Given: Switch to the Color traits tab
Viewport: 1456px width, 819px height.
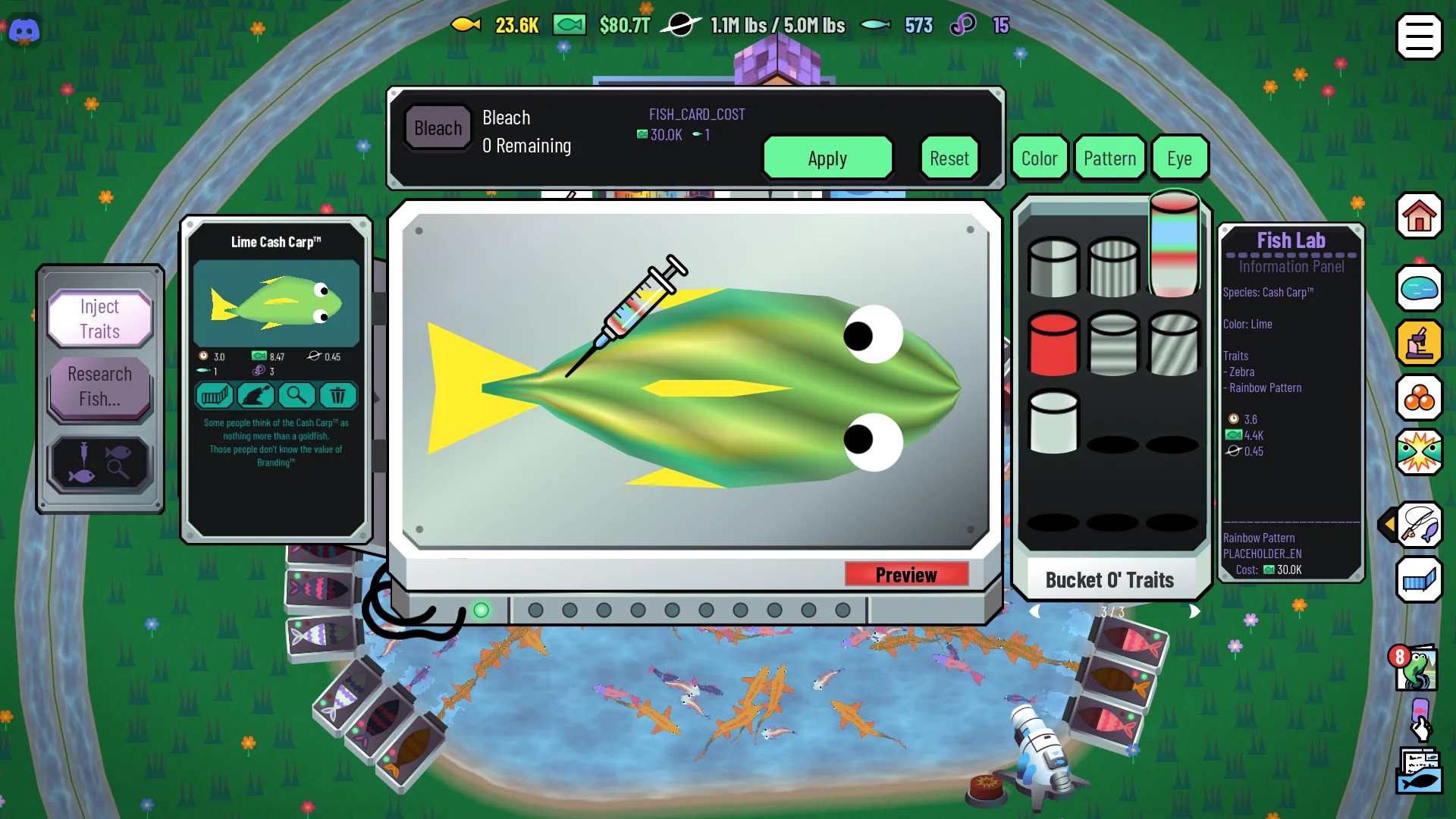Looking at the screenshot, I should coord(1039,158).
